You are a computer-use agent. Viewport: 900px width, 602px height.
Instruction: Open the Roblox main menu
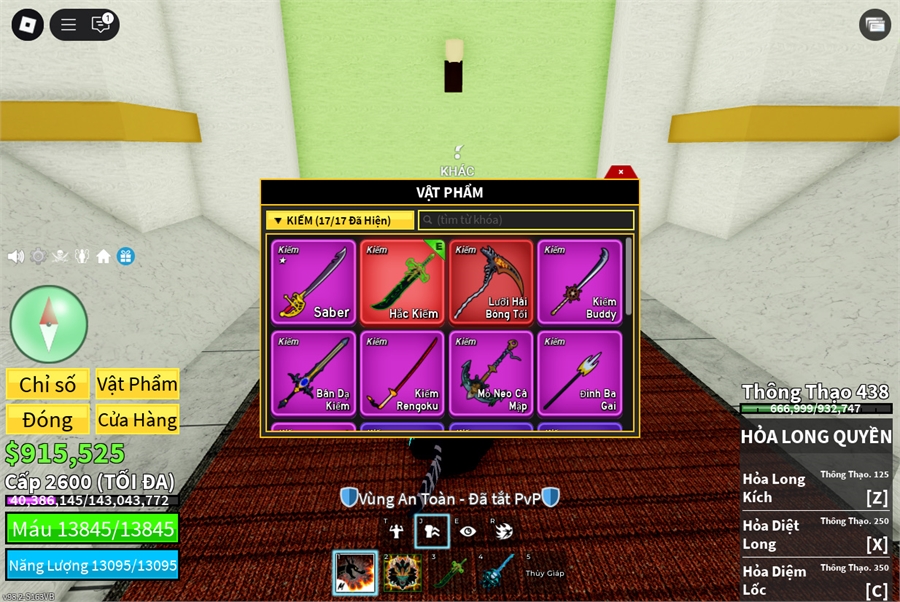(27, 25)
